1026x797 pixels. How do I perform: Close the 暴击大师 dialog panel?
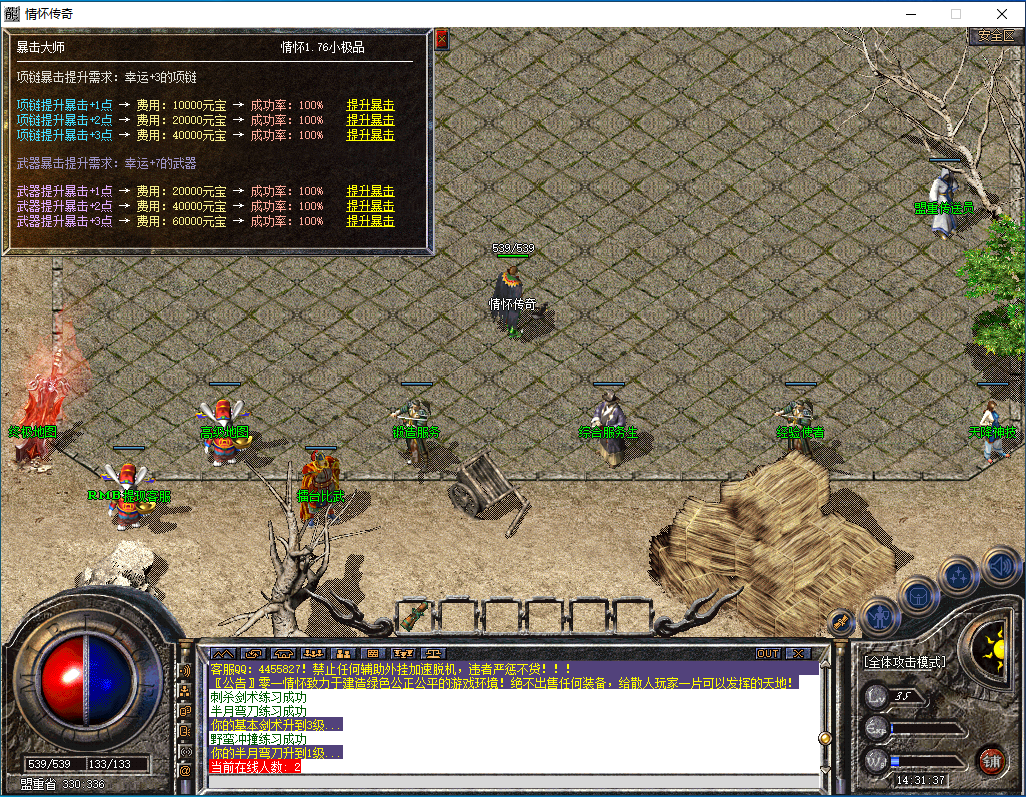442,40
